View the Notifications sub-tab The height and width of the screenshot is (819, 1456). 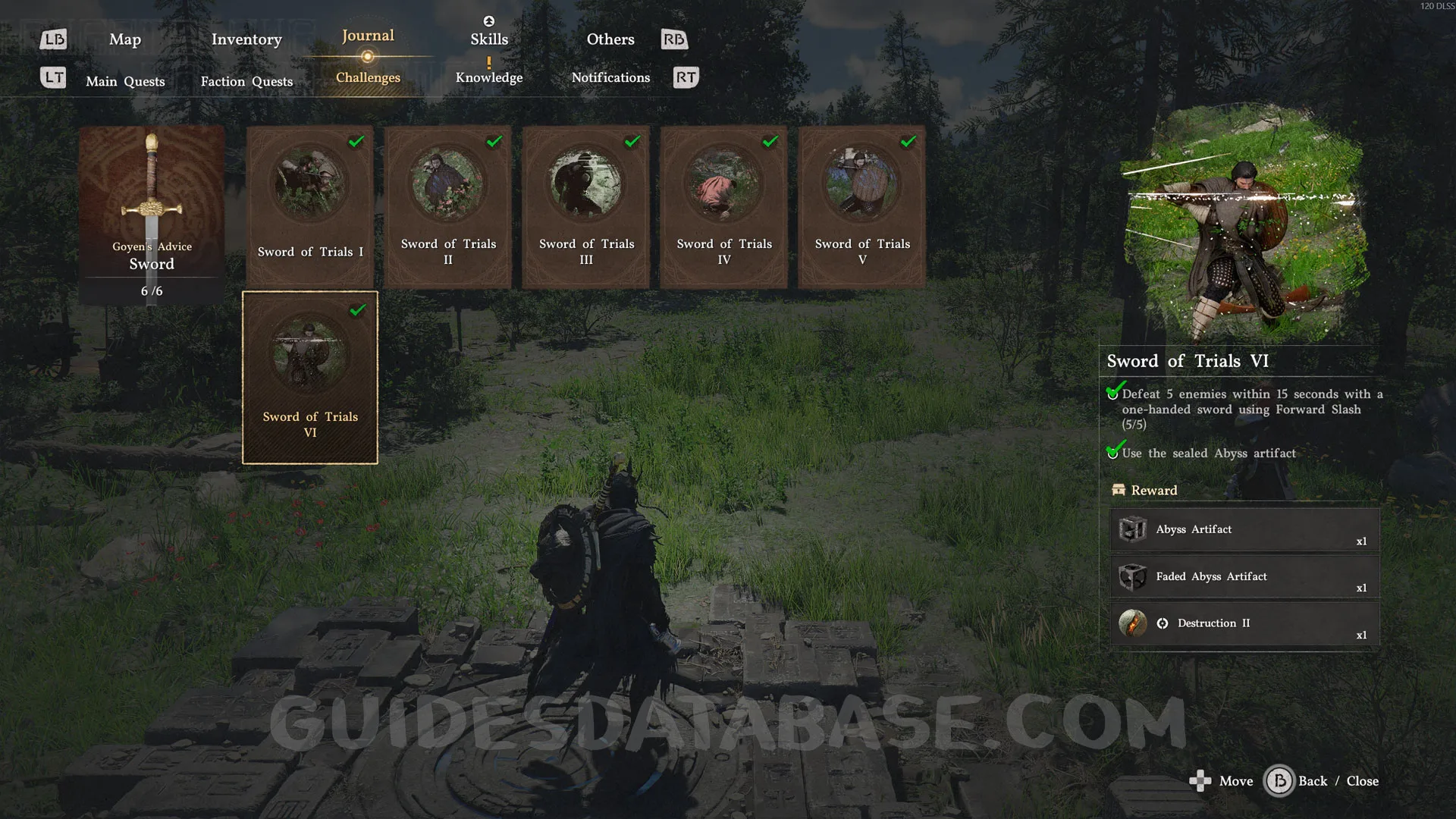[610, 77]
